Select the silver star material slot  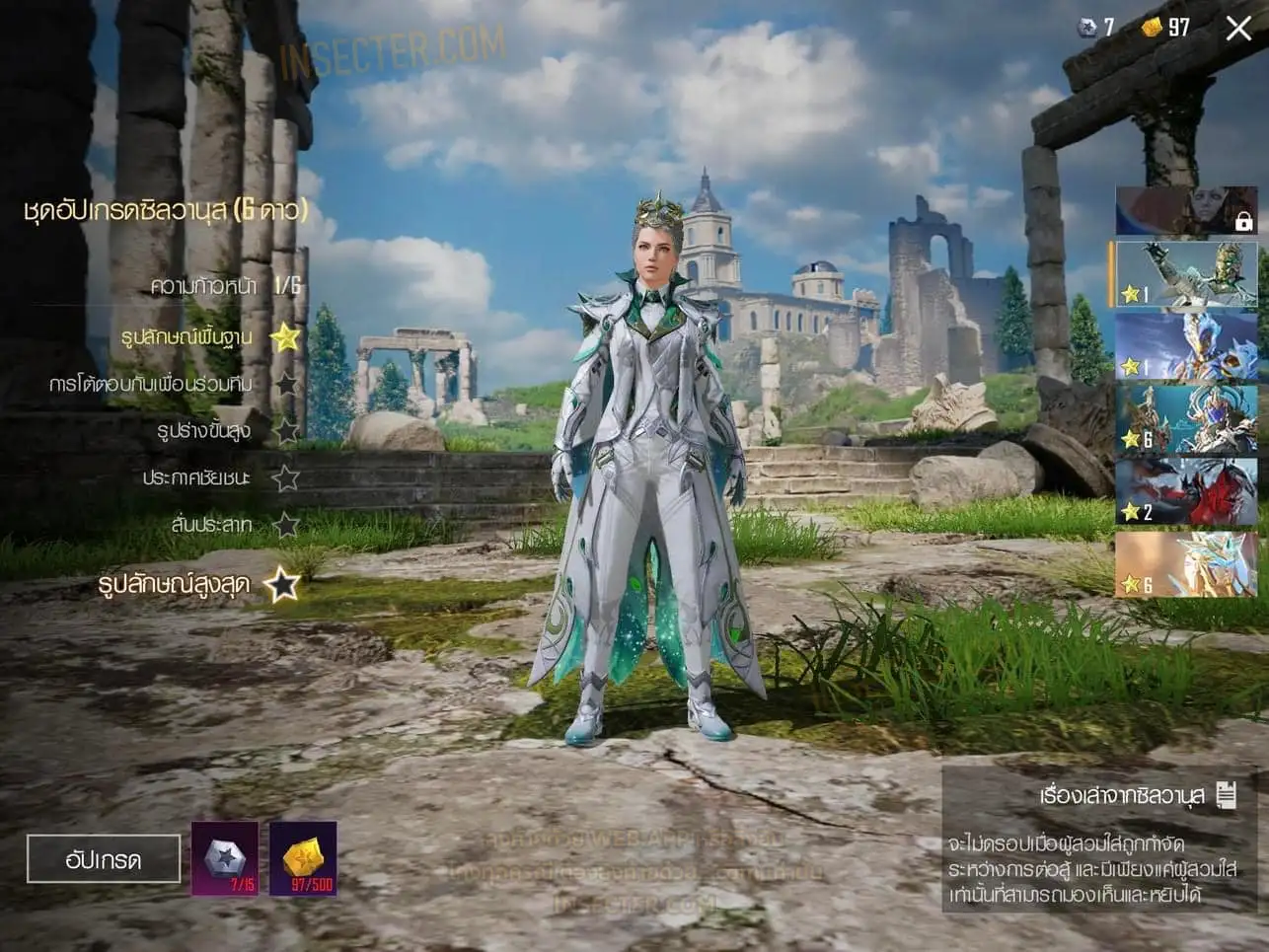[x=225, y=858]
